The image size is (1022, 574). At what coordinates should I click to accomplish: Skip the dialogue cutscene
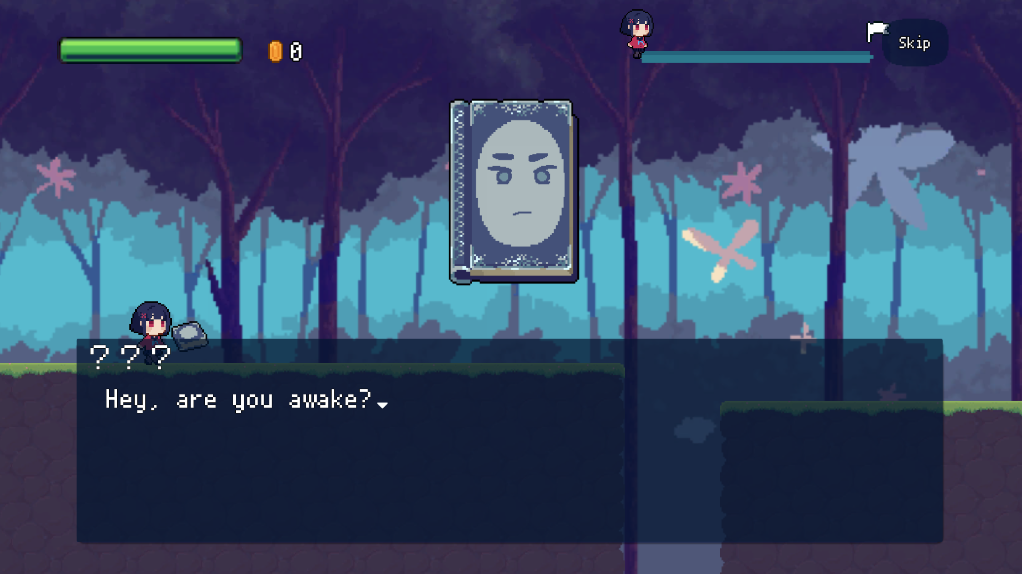pyautogui.click(x=914, y=43)
